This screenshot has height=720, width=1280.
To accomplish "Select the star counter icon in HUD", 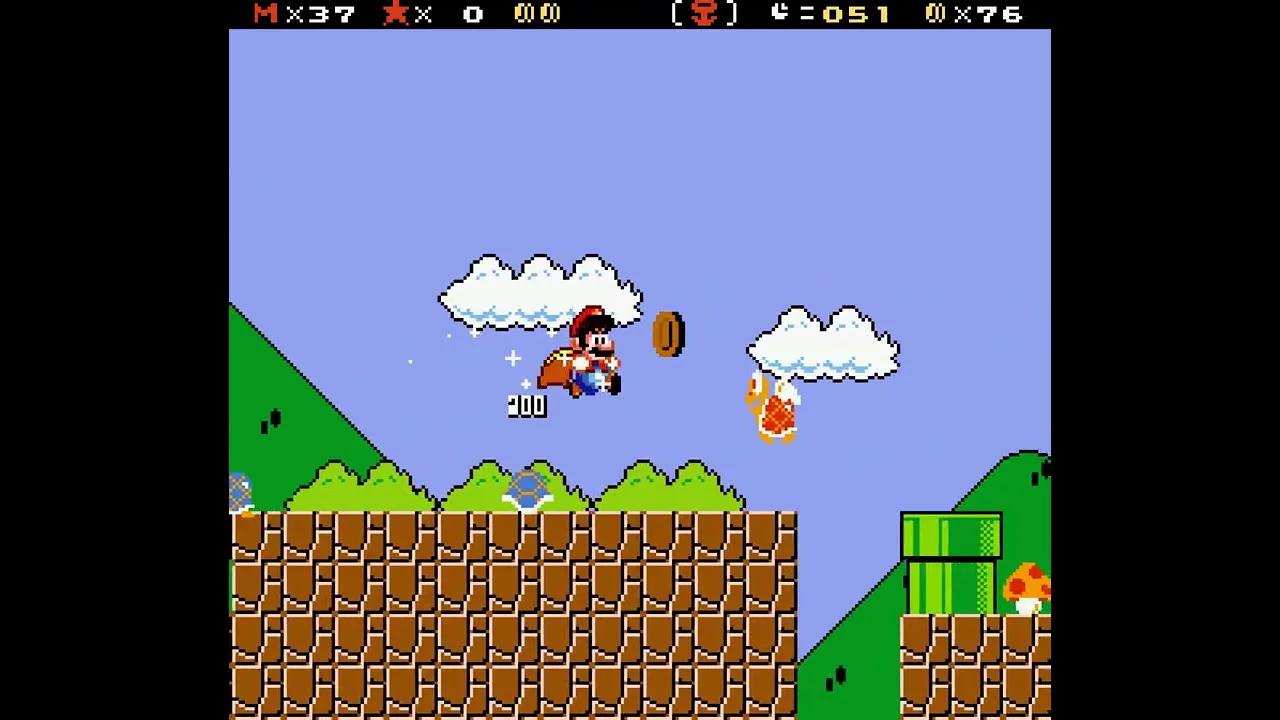I will tap(398, 14).
